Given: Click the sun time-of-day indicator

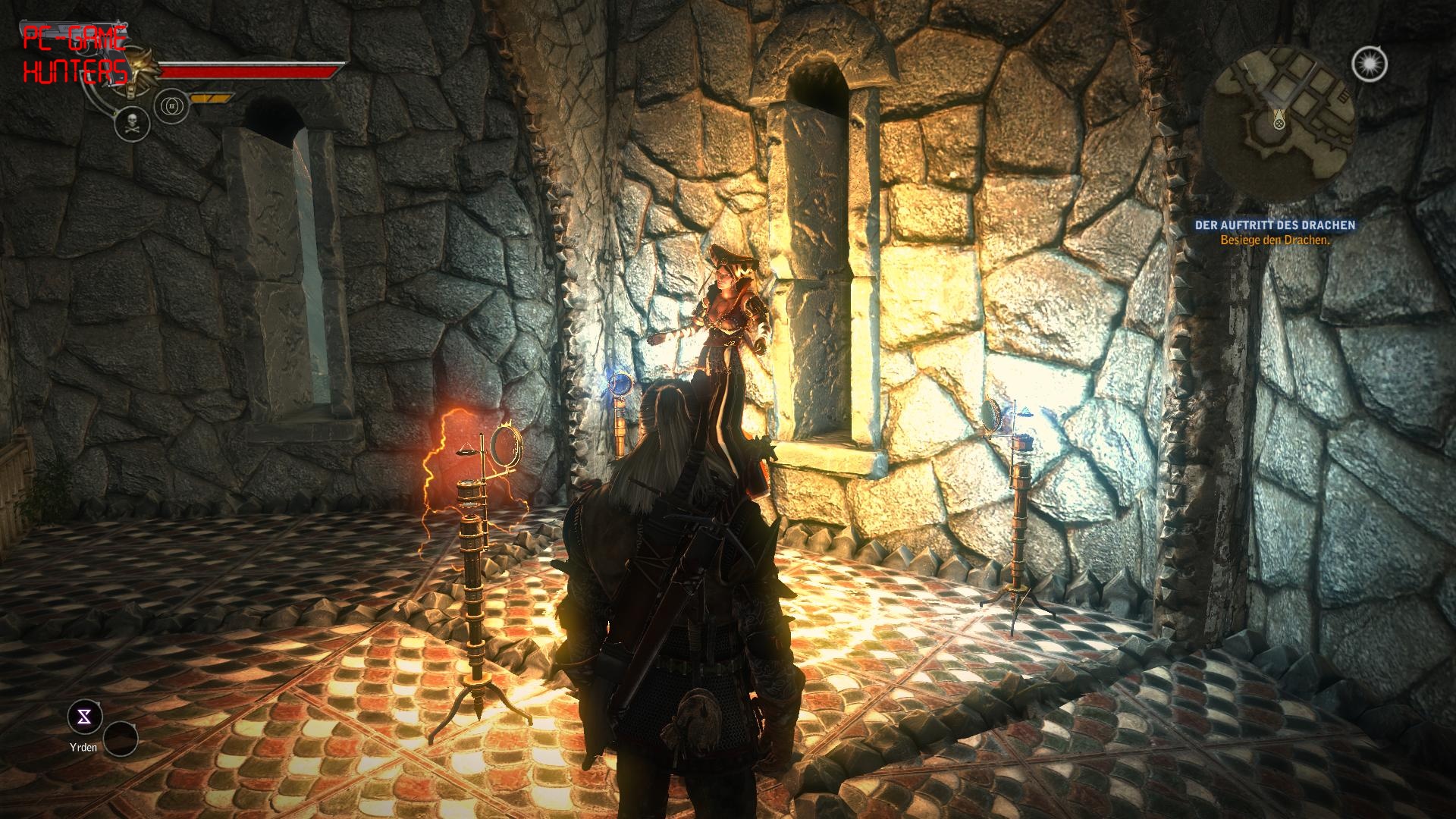Looking at the screenshot, I should (1369, 65).
